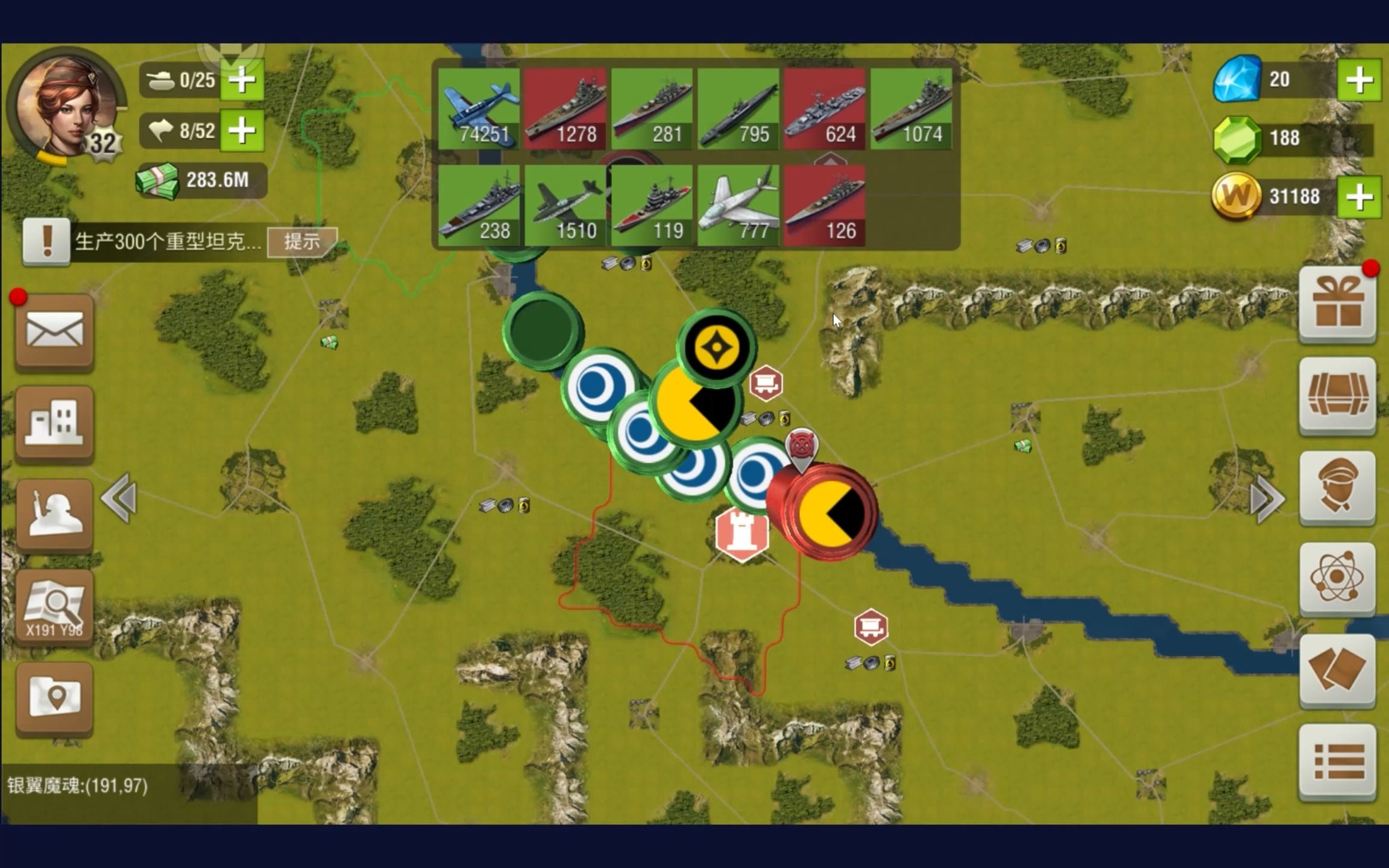The image size is (1389, 868).
Task: Open the barrel supplies menu
Action: click(x=1337, y=395)
